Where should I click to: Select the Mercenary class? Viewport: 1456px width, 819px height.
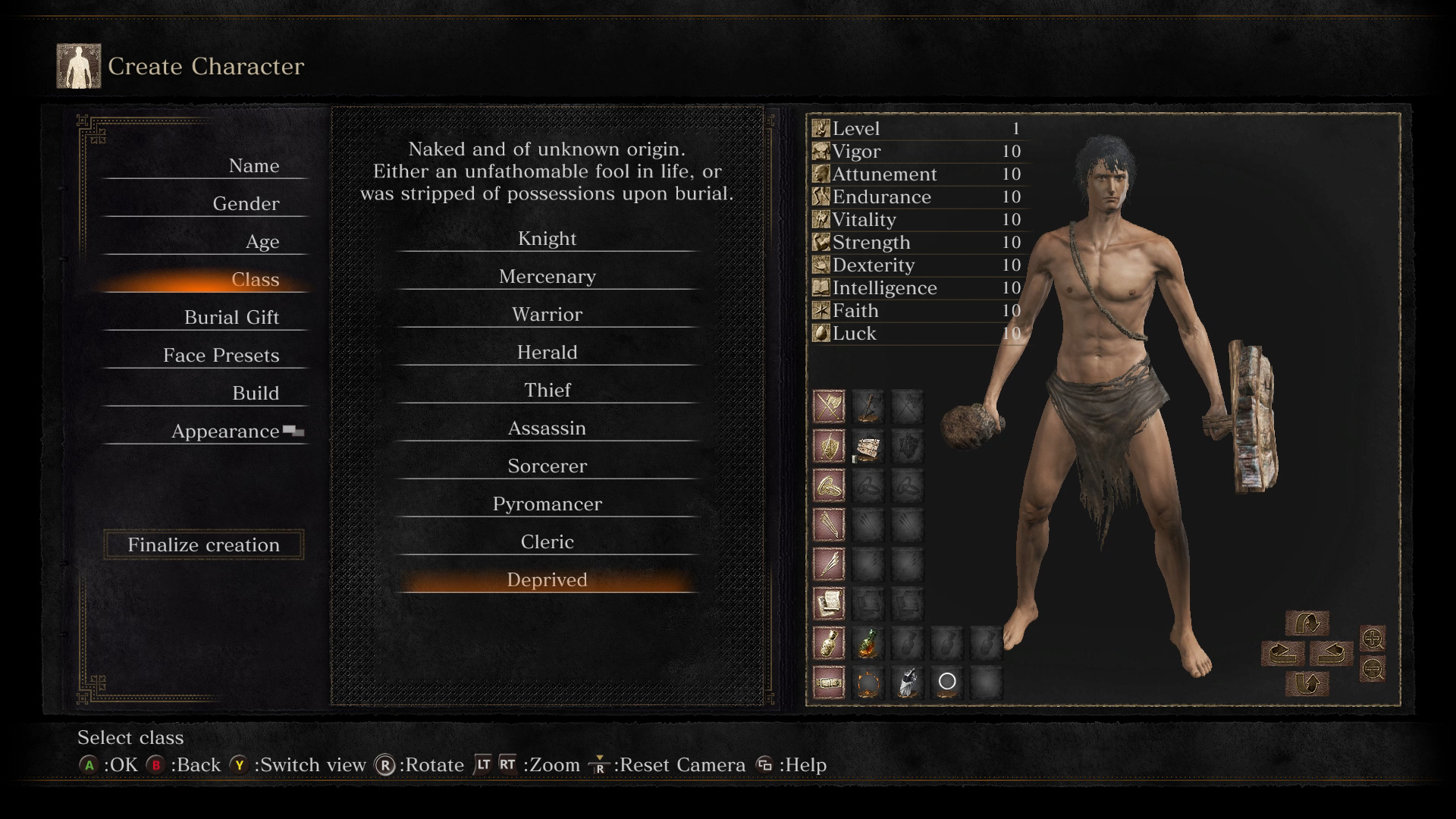[x=547, y=277]
